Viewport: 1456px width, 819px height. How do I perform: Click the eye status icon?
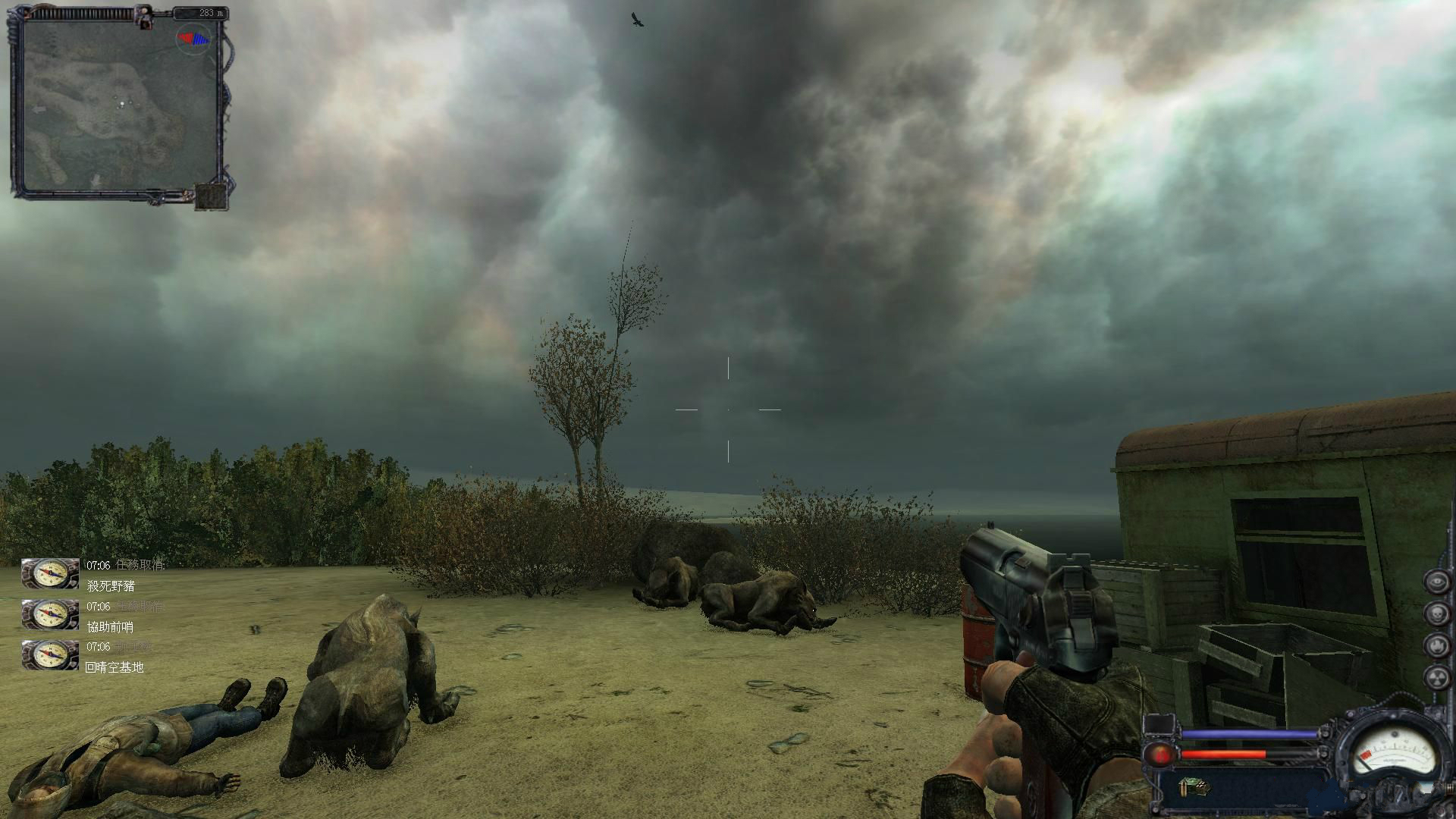[1437, 582]
